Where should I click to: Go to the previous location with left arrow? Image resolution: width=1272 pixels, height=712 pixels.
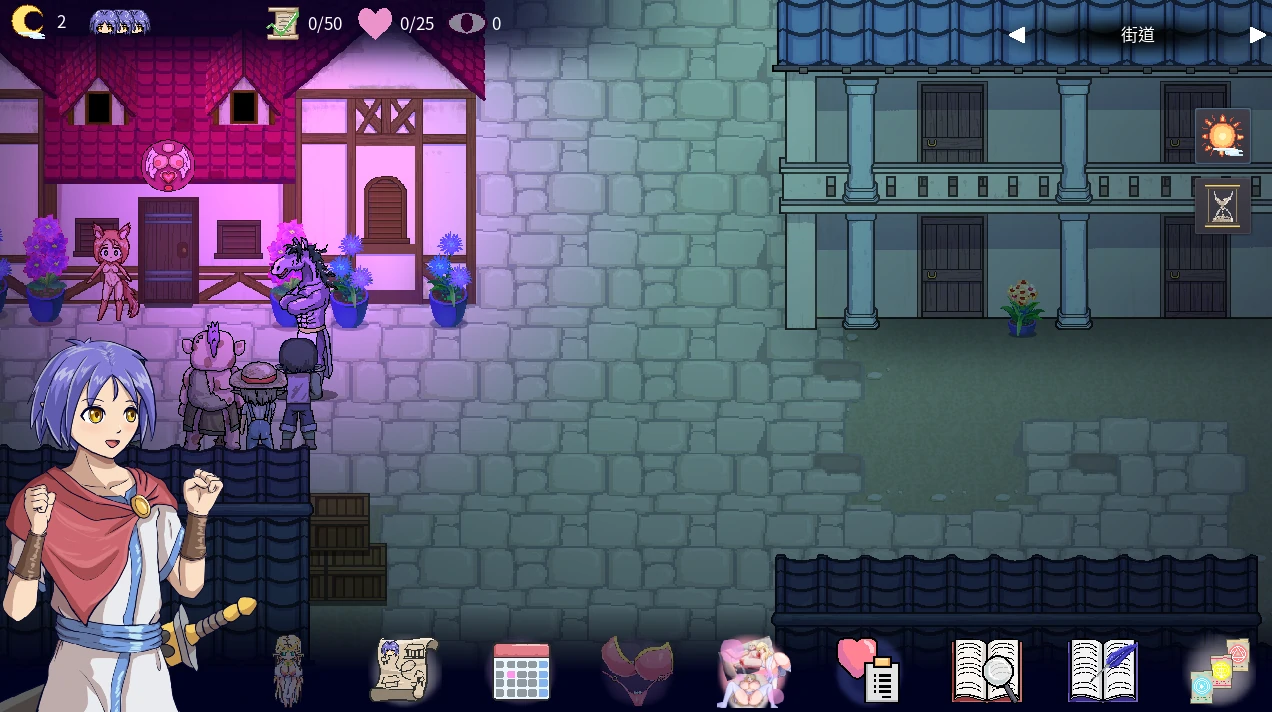pyautogui.click(x=1016, y=35)
